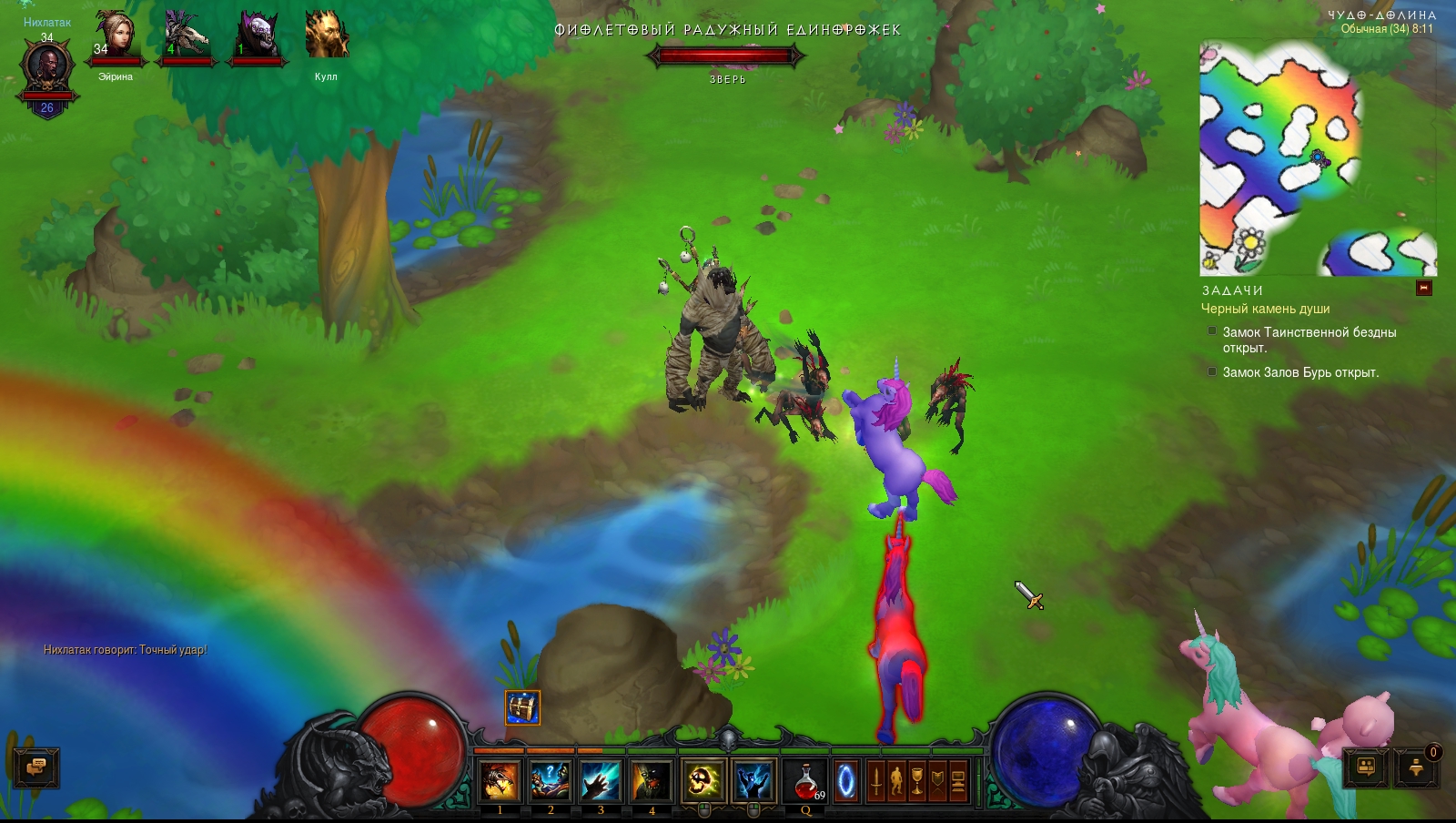Open the blue town portal
Image resolution: width=1456 pixels, height=823 pixels.
click(x=846, y=781)
